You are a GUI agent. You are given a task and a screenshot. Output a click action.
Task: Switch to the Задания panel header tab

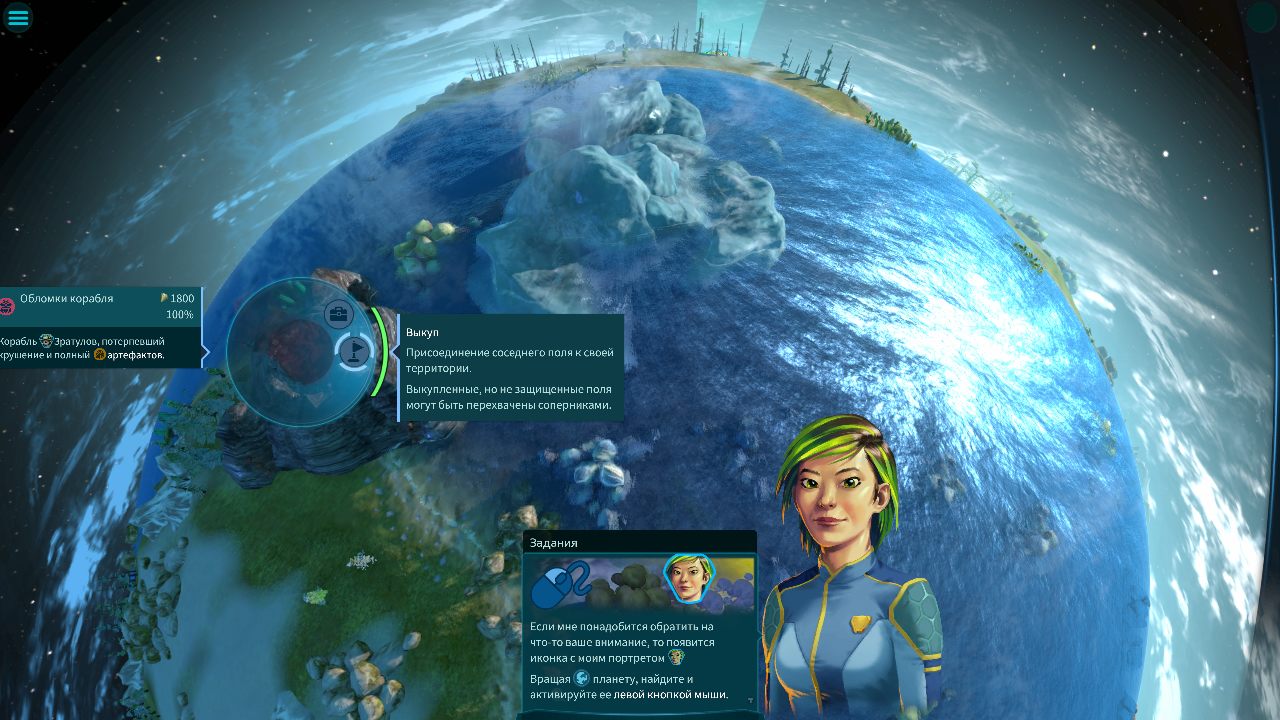click(551, 542)
